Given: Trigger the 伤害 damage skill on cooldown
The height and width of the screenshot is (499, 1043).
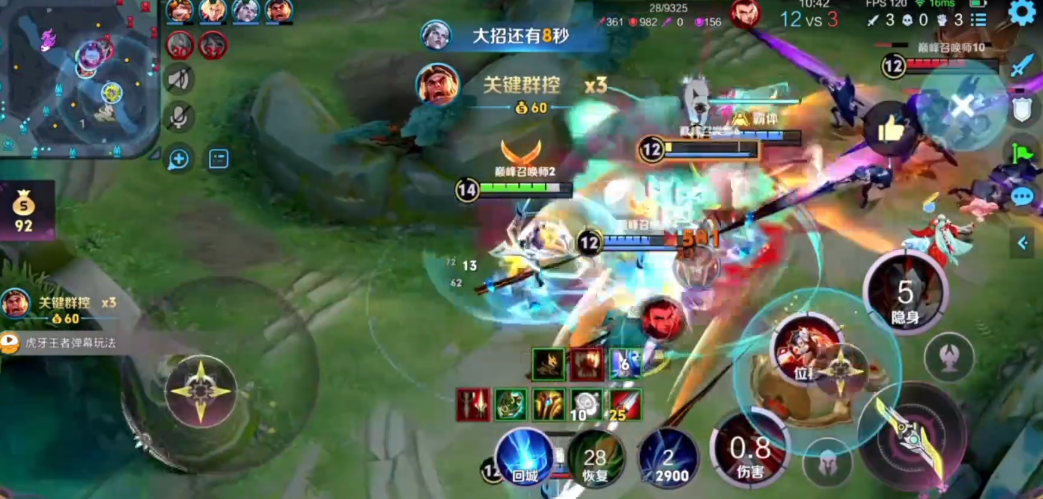Looking at the screenshot, I should click(x=749, y=450).
